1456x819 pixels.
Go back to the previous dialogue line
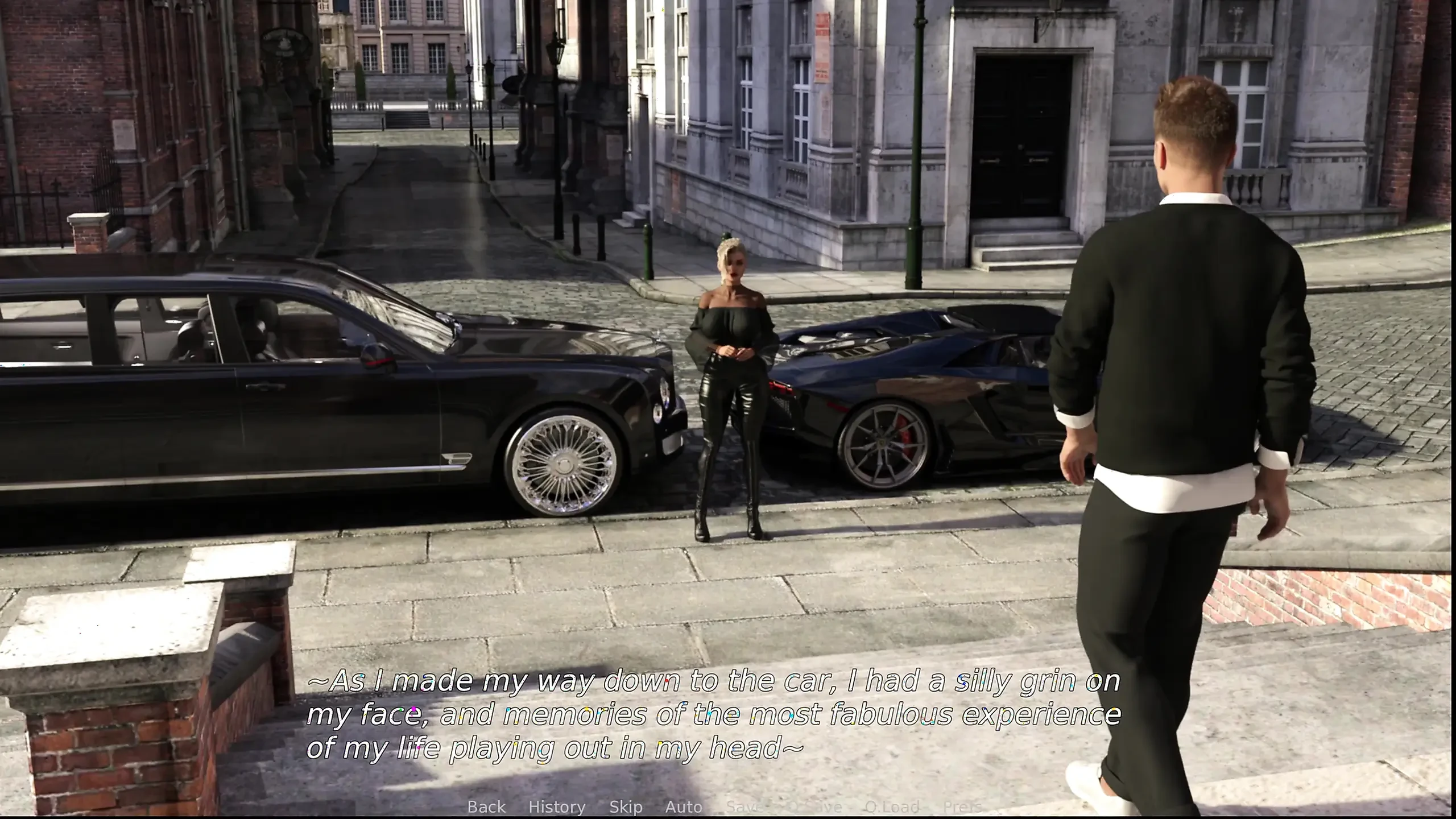click(486, 806)
